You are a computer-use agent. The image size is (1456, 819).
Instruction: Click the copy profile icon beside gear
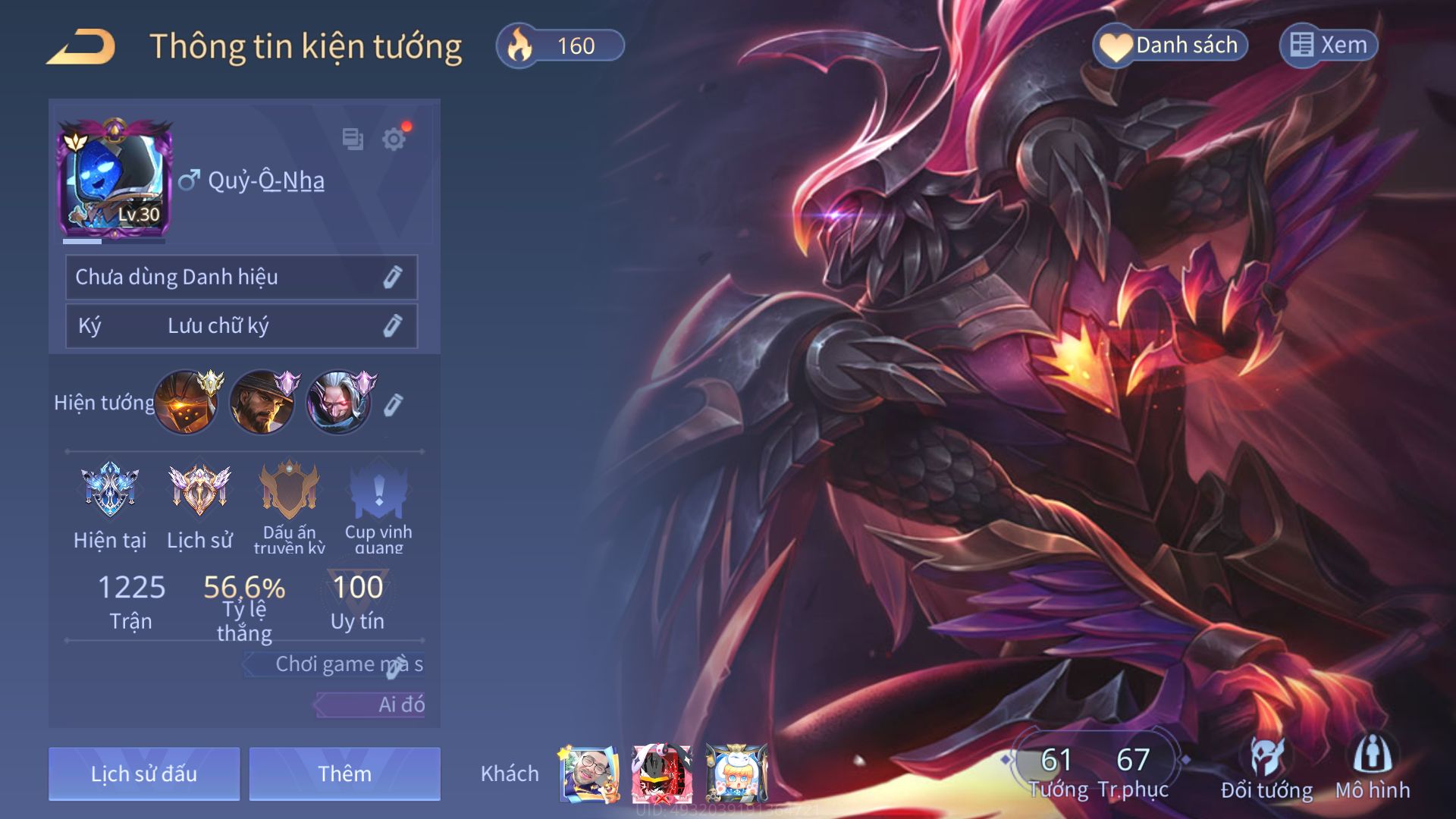[353, 140]
